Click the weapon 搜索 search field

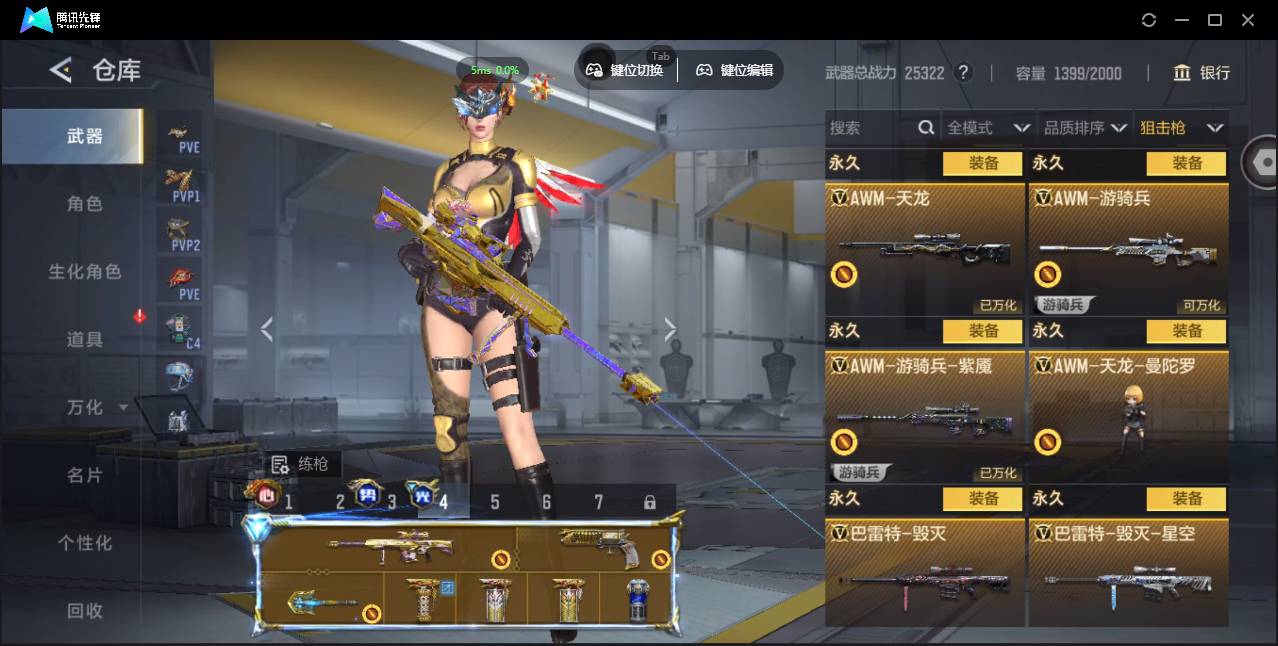[870, 128]
